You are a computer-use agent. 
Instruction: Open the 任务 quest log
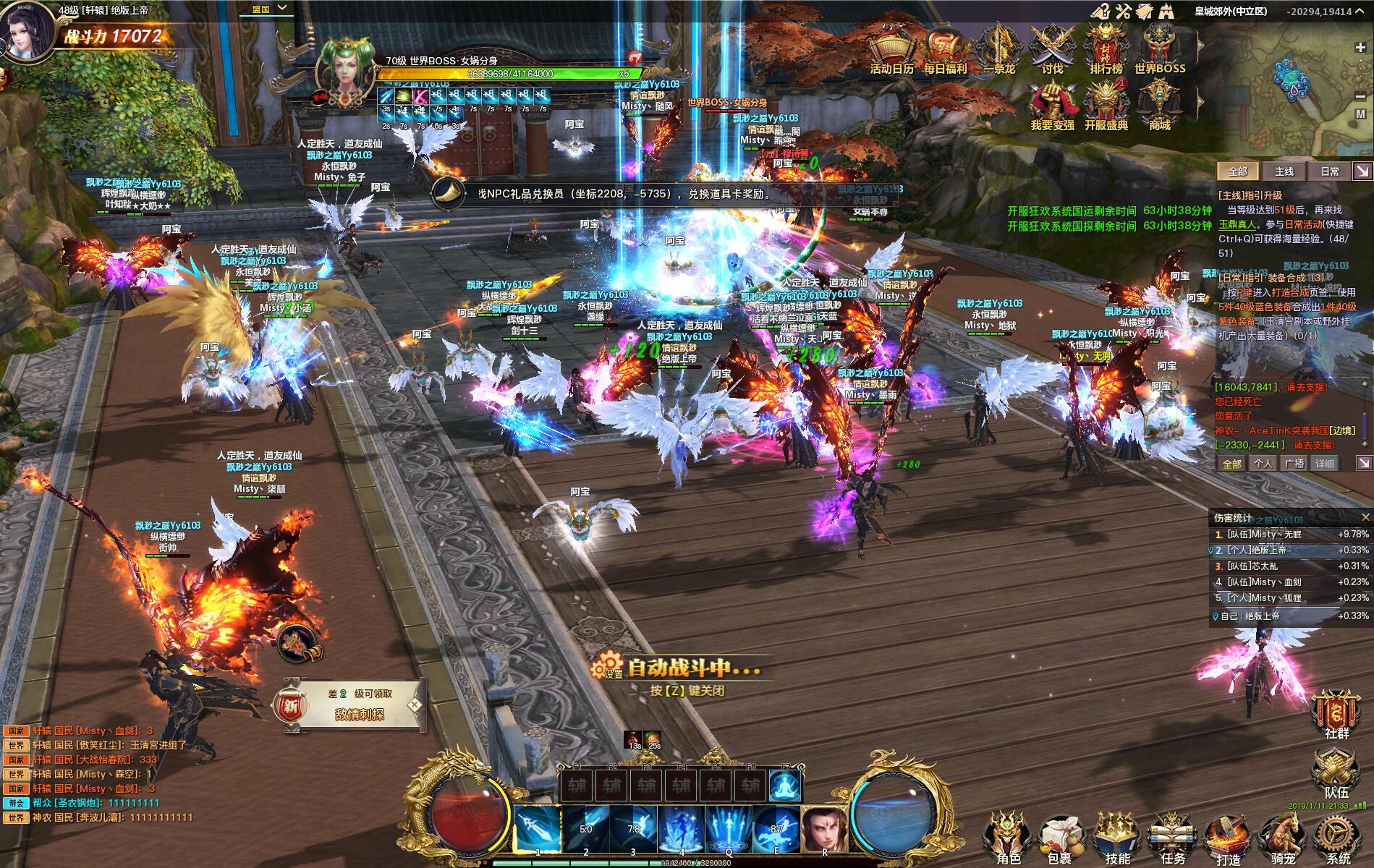[x=1173, y=838]
